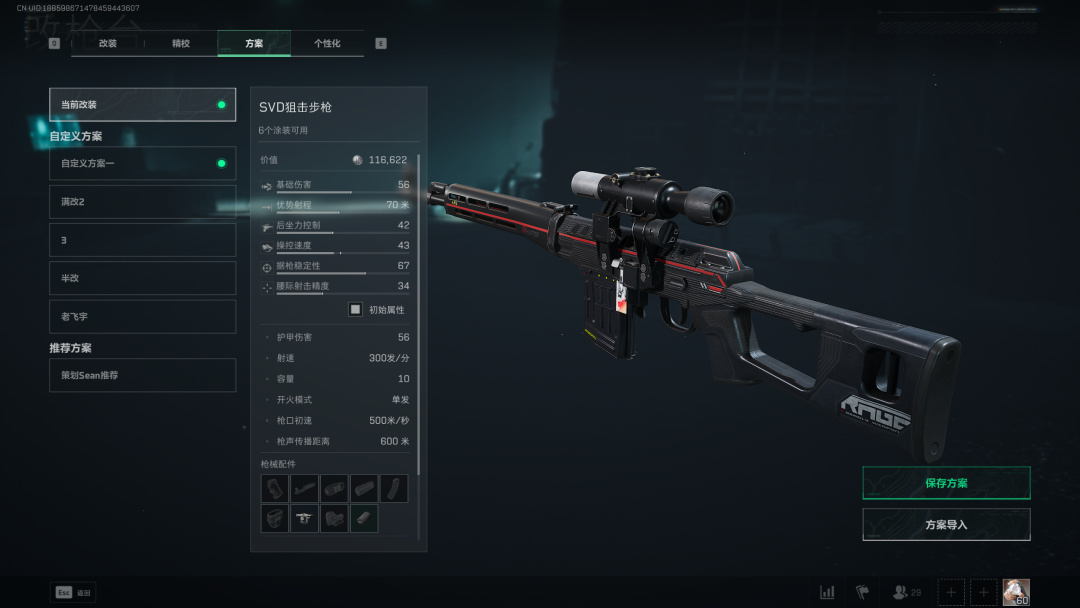Screen dimensions: 1080x608
Task: Choose the 自定义方案一 preset
Action: 142,163
